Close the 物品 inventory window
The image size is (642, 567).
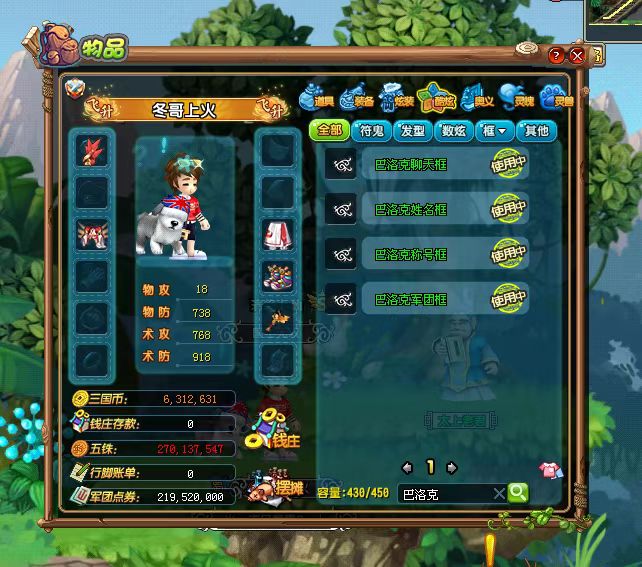pos(577,55)
